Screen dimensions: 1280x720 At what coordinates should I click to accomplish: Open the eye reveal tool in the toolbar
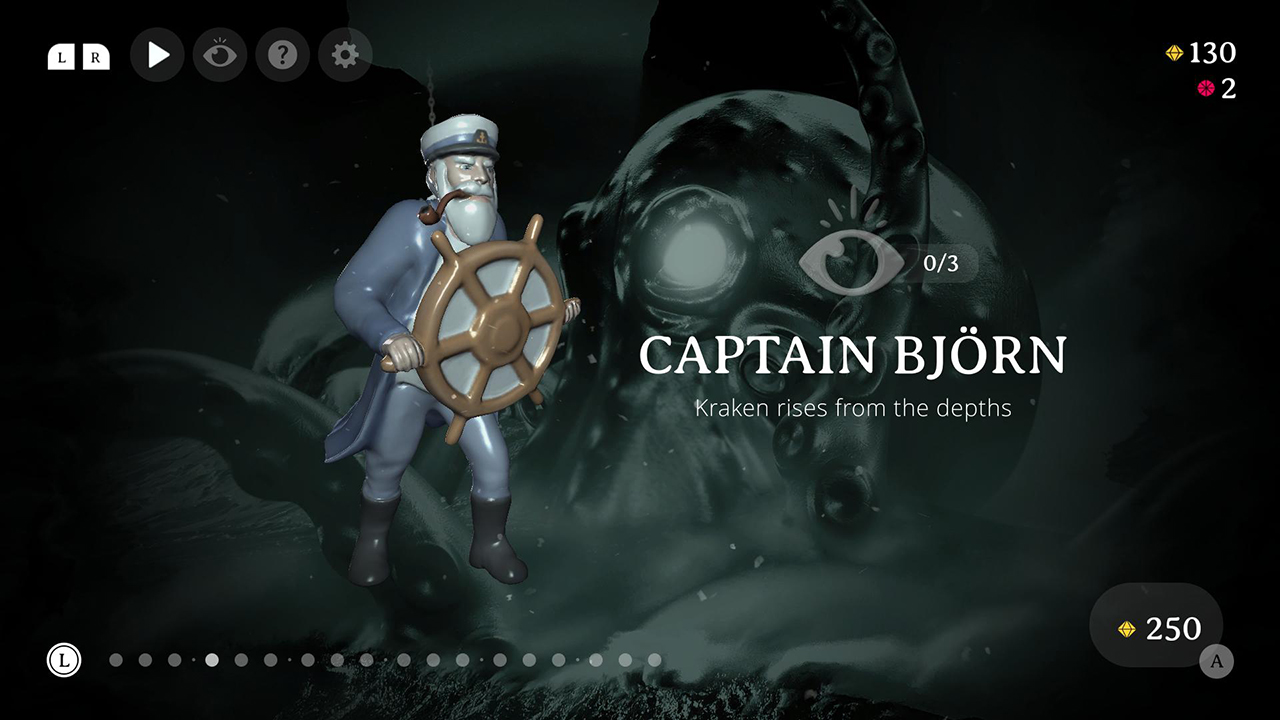pos(219,55)
